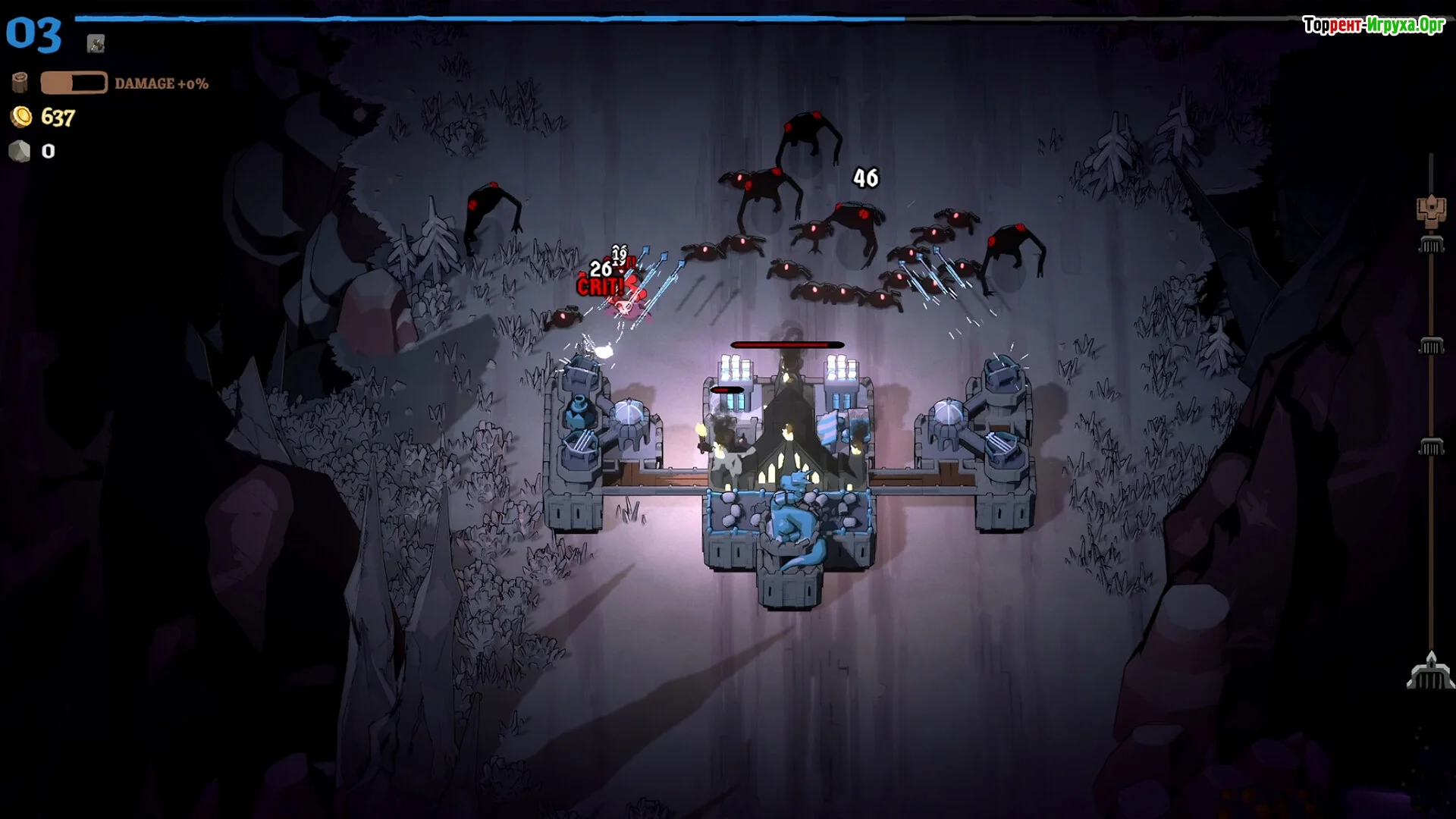Click the wood log resource icon
The image size is (1456, 819).
point(20,83)
